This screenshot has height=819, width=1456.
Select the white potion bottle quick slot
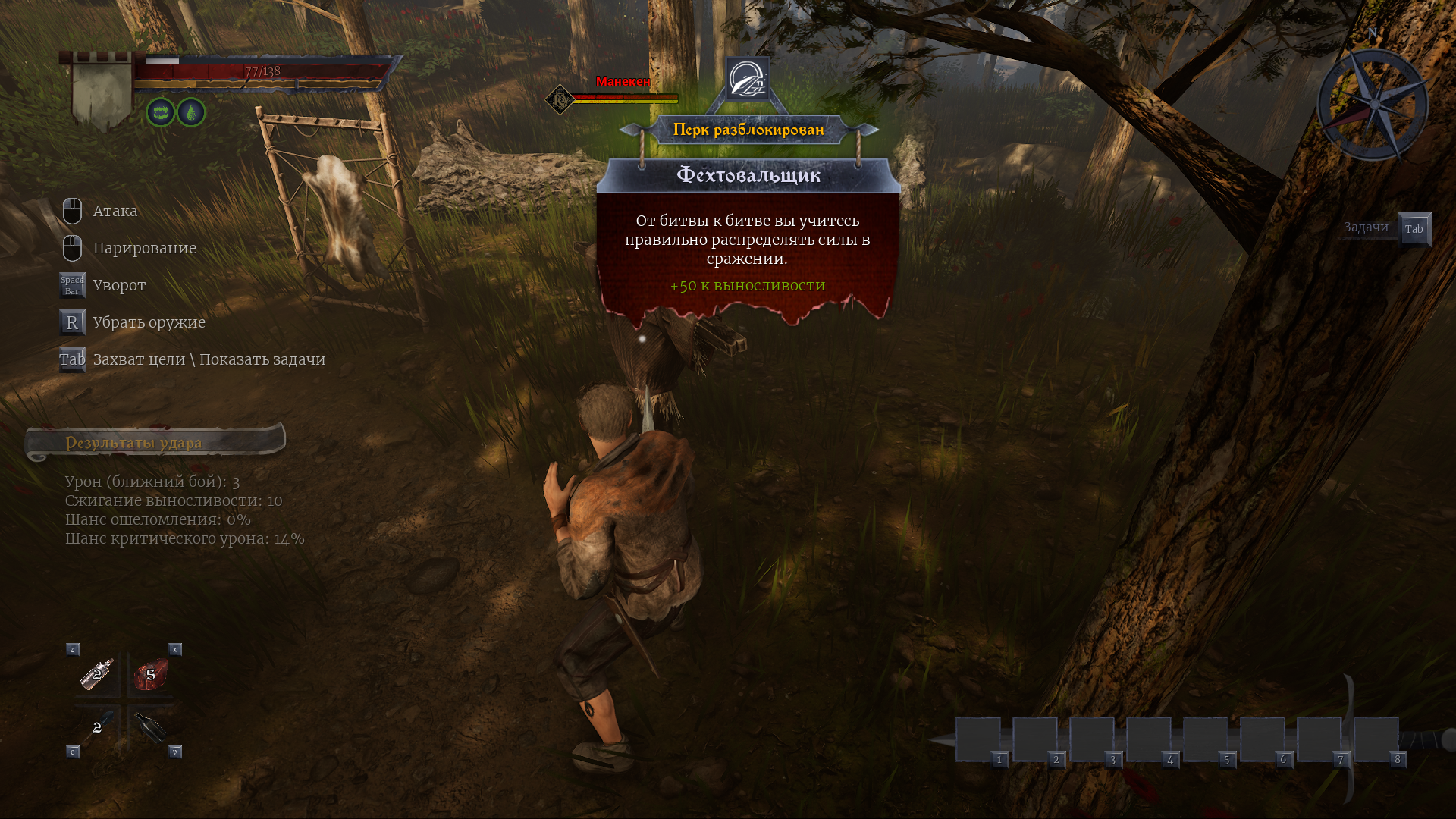tap(98, 673)
